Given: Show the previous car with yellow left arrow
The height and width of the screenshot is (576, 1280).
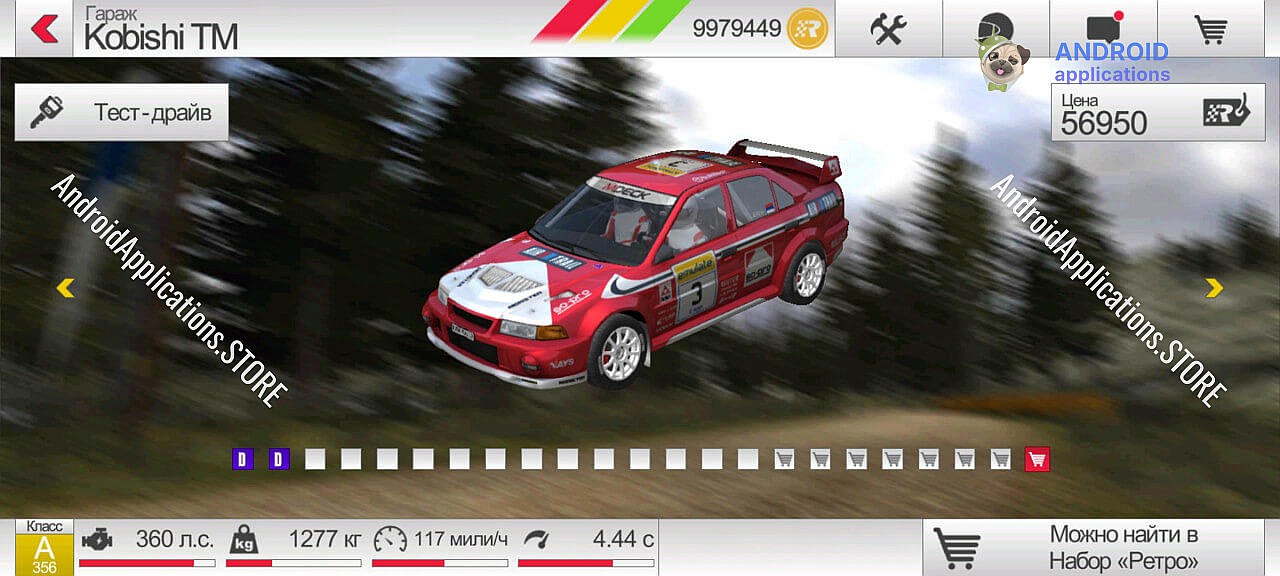Looking at the screenshot, I should tap(65, 288).
